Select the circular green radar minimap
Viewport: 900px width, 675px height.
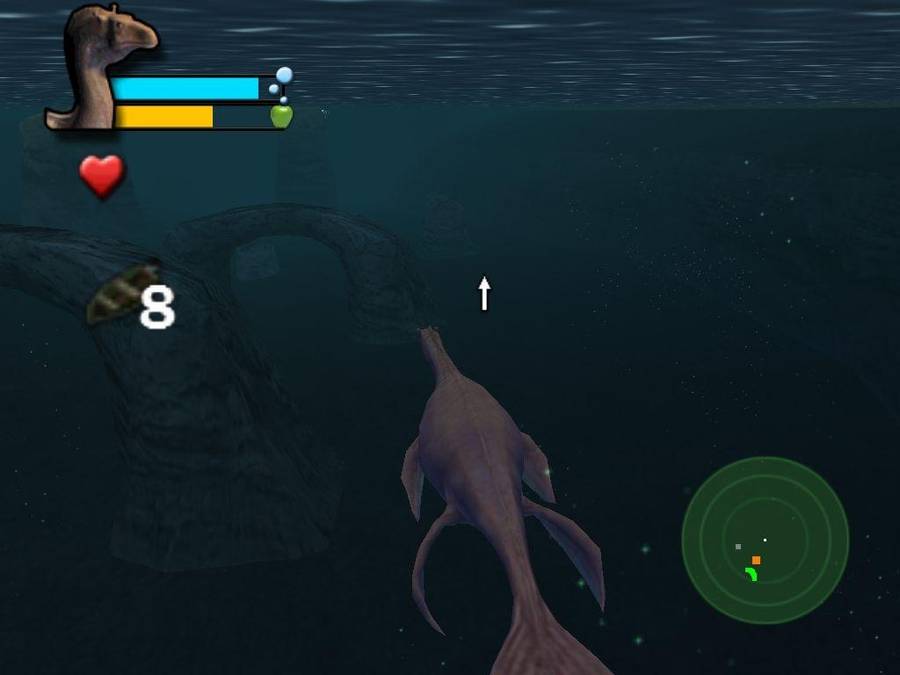[x=765, y=540]
